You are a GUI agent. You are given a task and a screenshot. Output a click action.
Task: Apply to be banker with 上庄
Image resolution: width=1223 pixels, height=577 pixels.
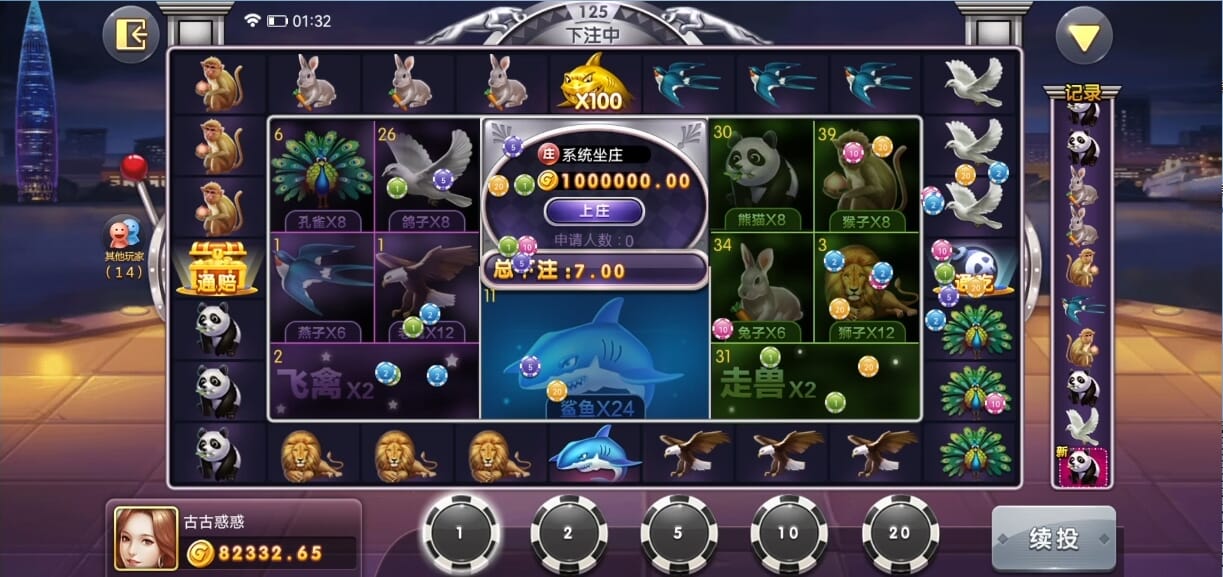(x=594, y=210)
